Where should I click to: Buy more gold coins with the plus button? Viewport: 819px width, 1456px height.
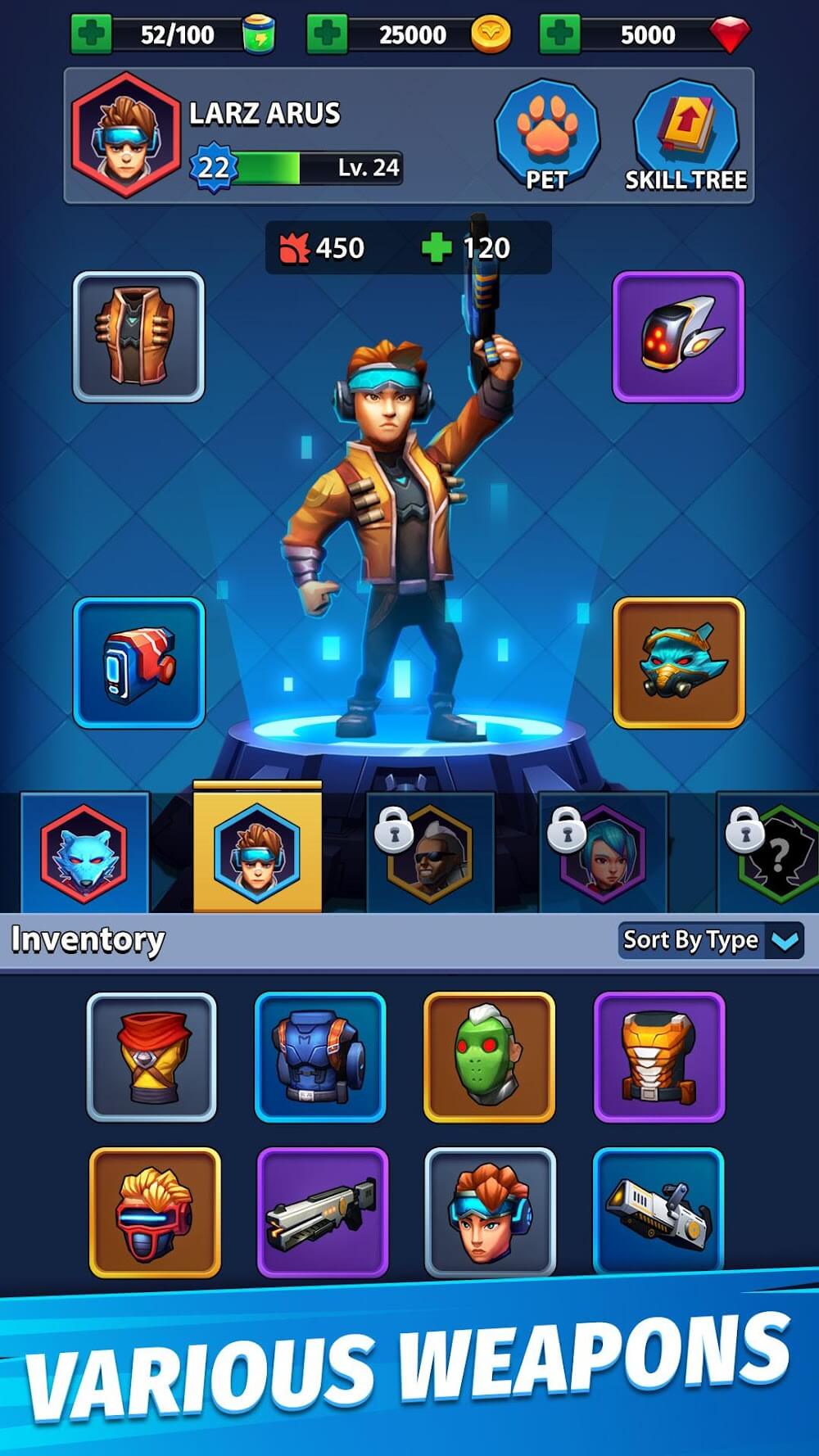coord(327,34)
